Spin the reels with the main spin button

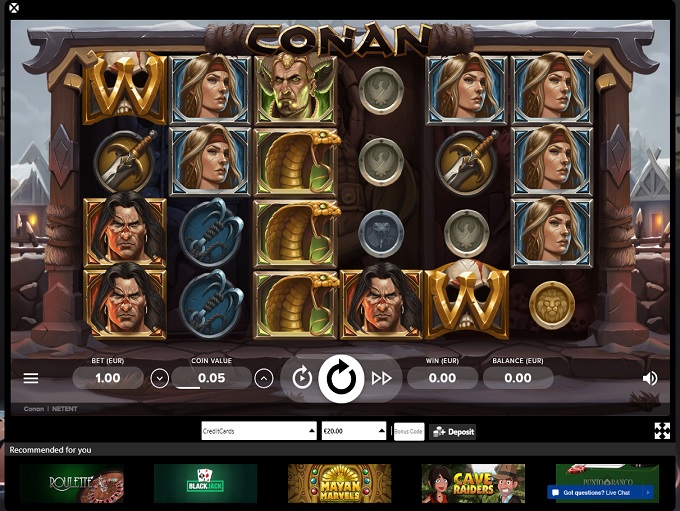341,379
